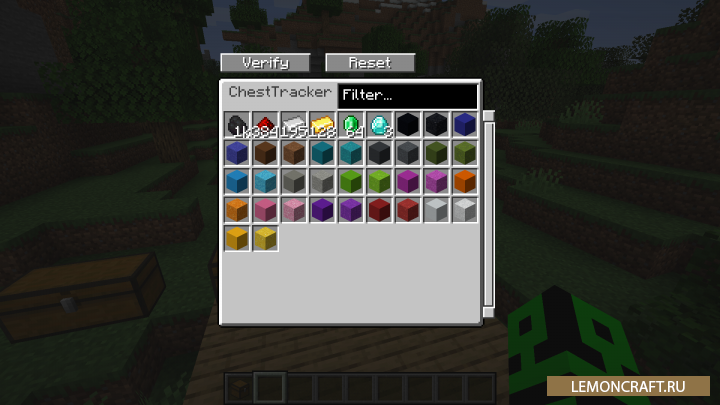Focus the Filter search field
This screenshot has width=720, height=405.
(407, 96)
